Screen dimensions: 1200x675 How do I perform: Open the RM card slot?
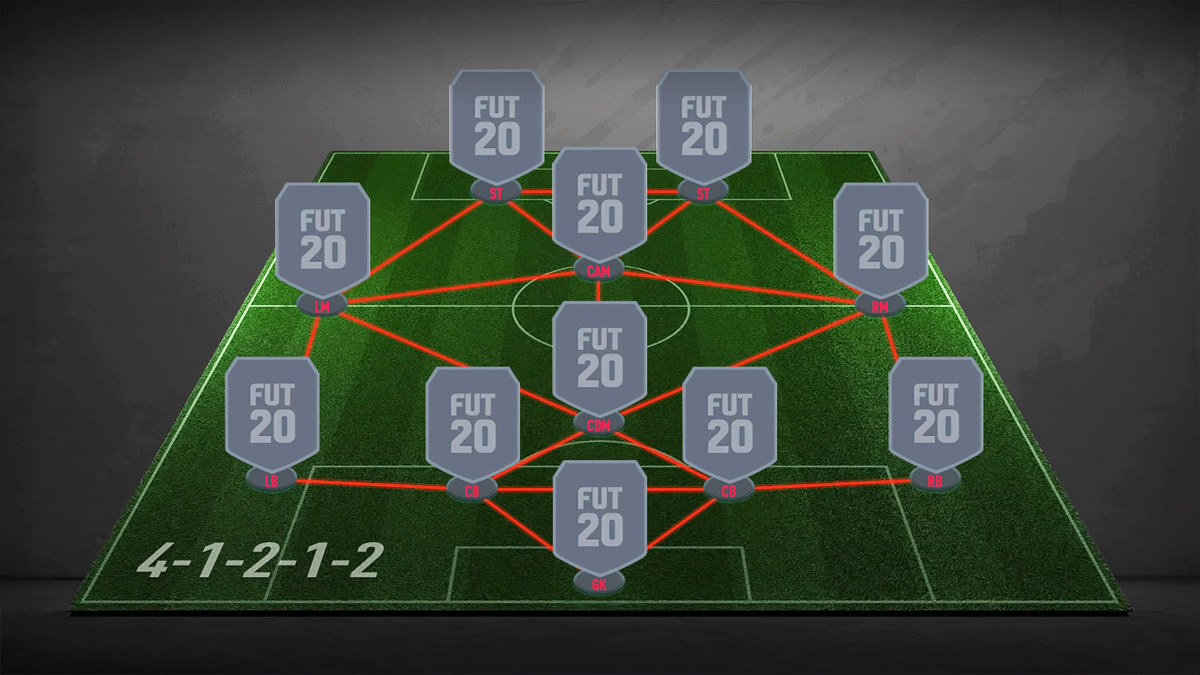[x=880, y=238]
